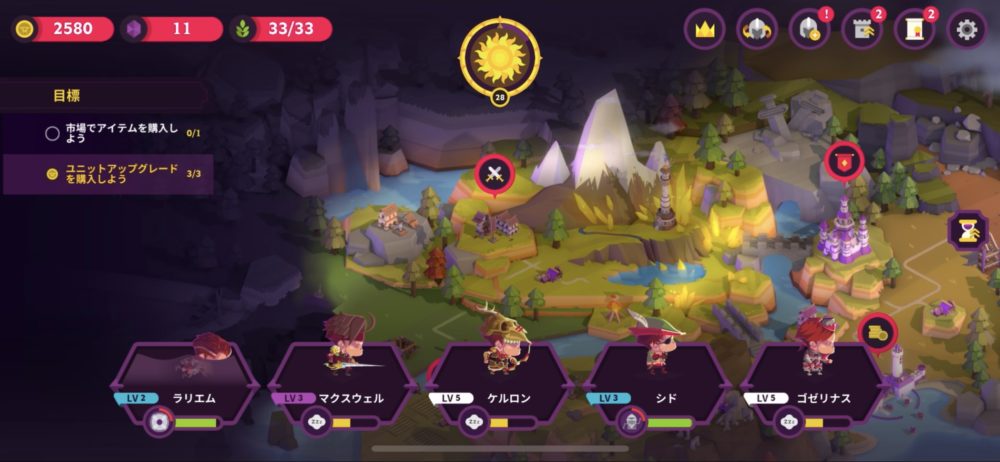Select the crossed swords battle marker
Image resolution: width=1000 pixels, height=462 pixels.
494,174
